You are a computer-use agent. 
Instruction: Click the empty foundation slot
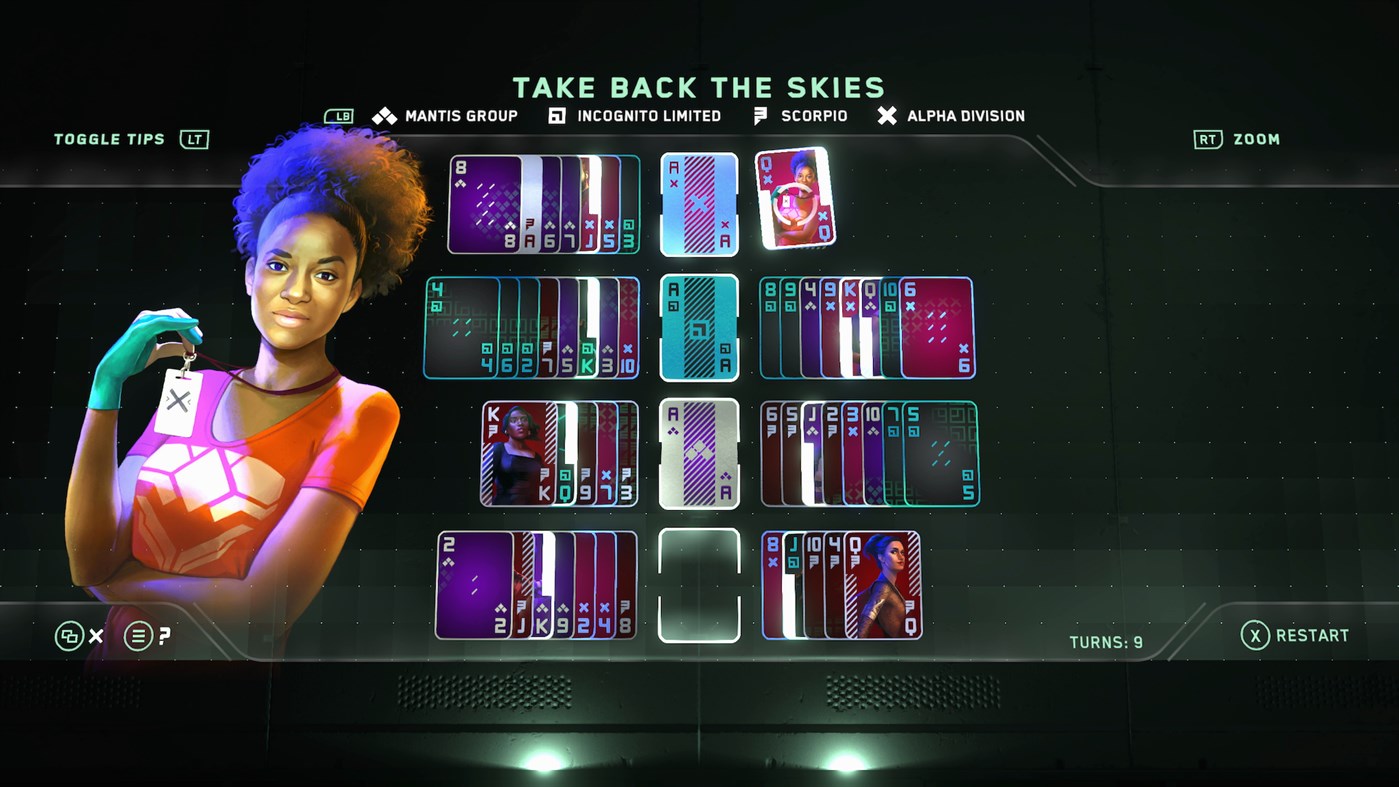pyautogui.click(x=699, y=585)
